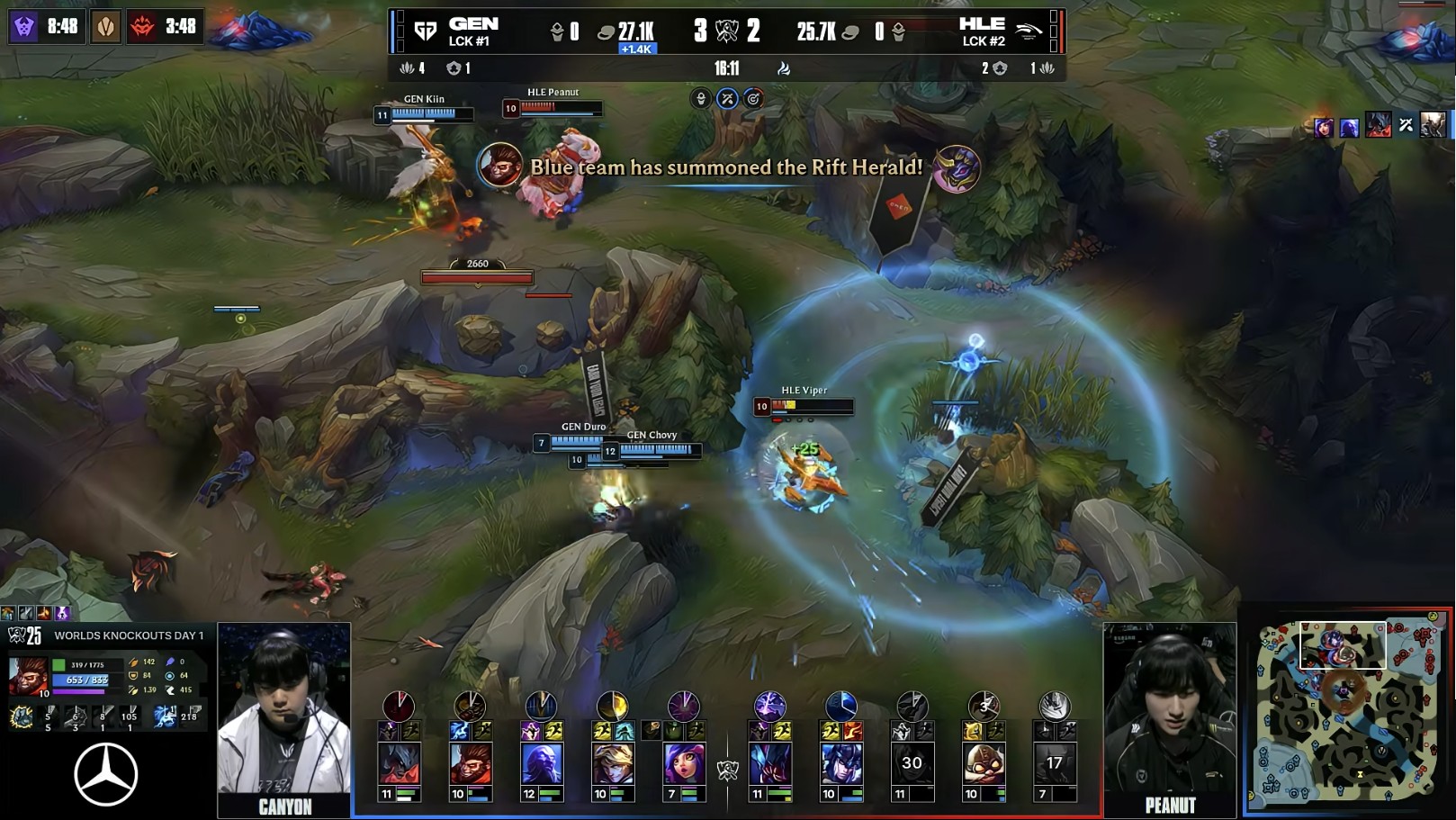Click the Peanut player camera feed
The height and width of the screenshot is (820, 1456).
coord(1169,709)
